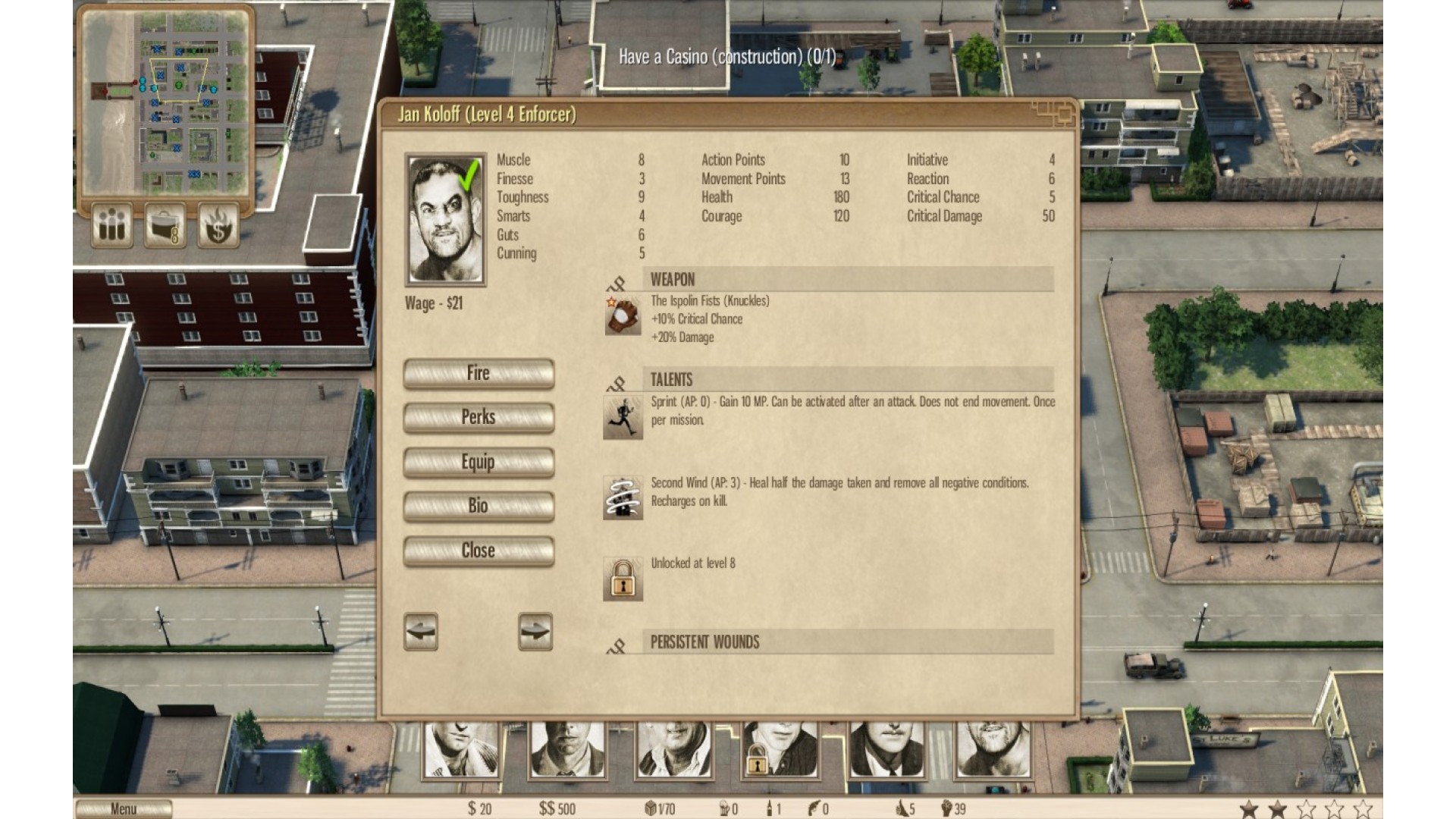The image size is (1456, 819).
Task: Select the Ispolin Fists weapon icon
Action: [623, 316]
